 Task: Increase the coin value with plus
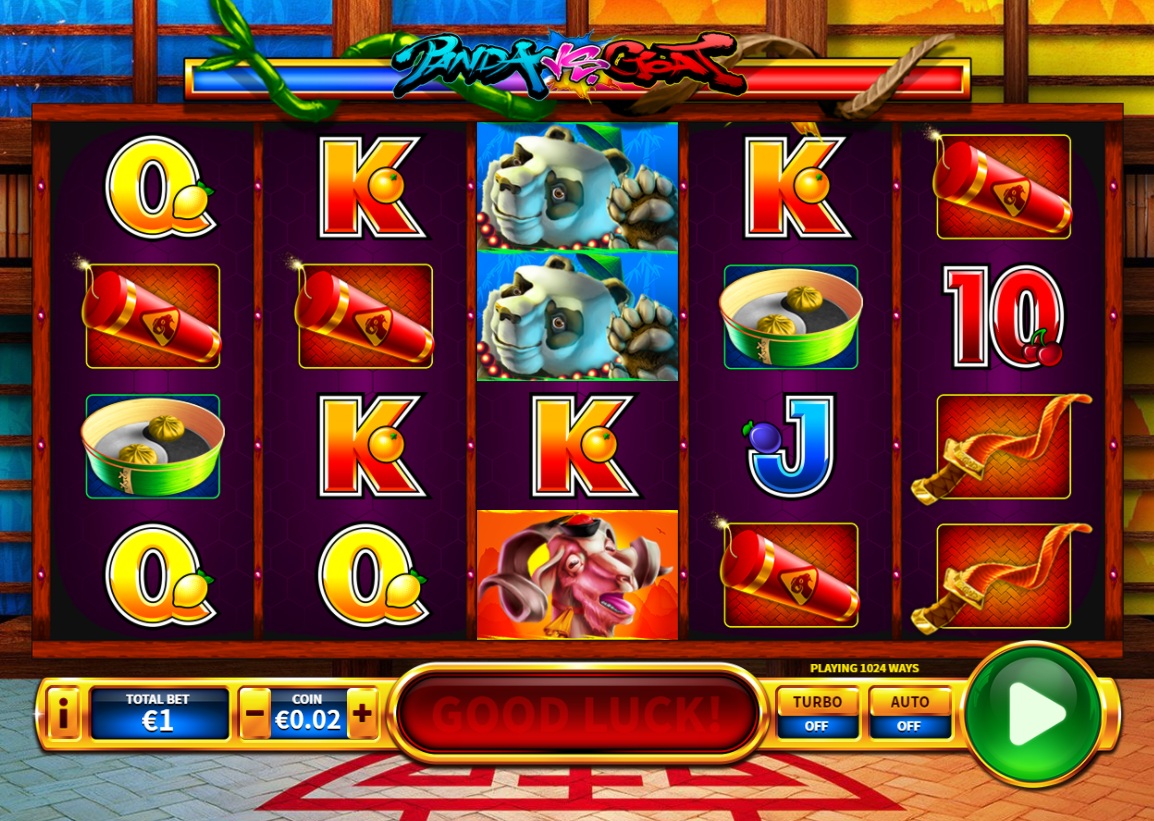tap(362, 714)
